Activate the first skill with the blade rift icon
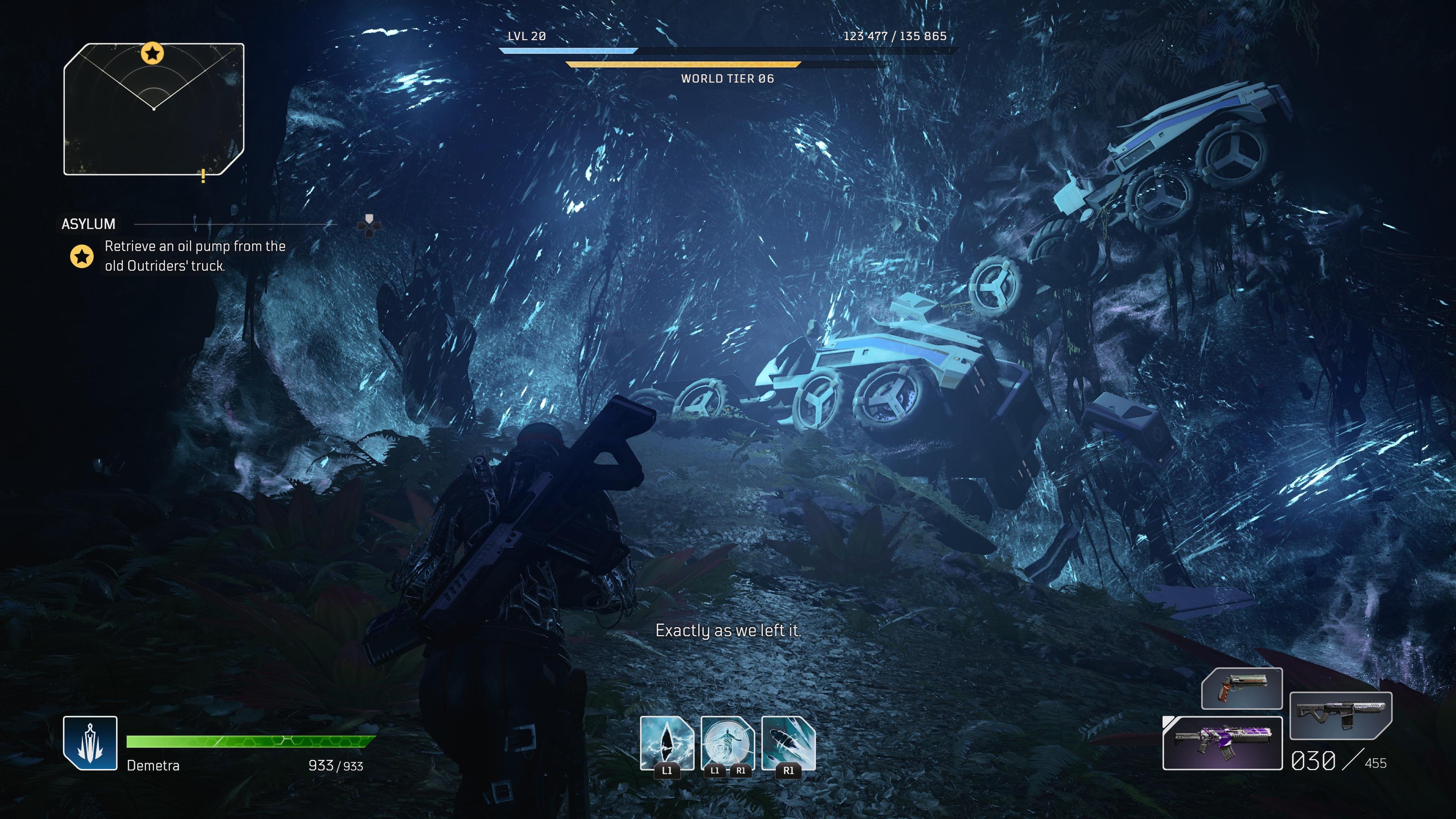 pos(667,743)
